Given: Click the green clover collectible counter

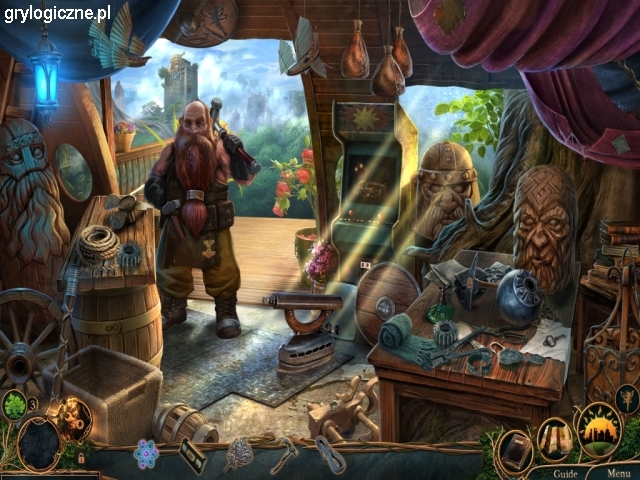Looking at the screenshot, I should point(14,405).
